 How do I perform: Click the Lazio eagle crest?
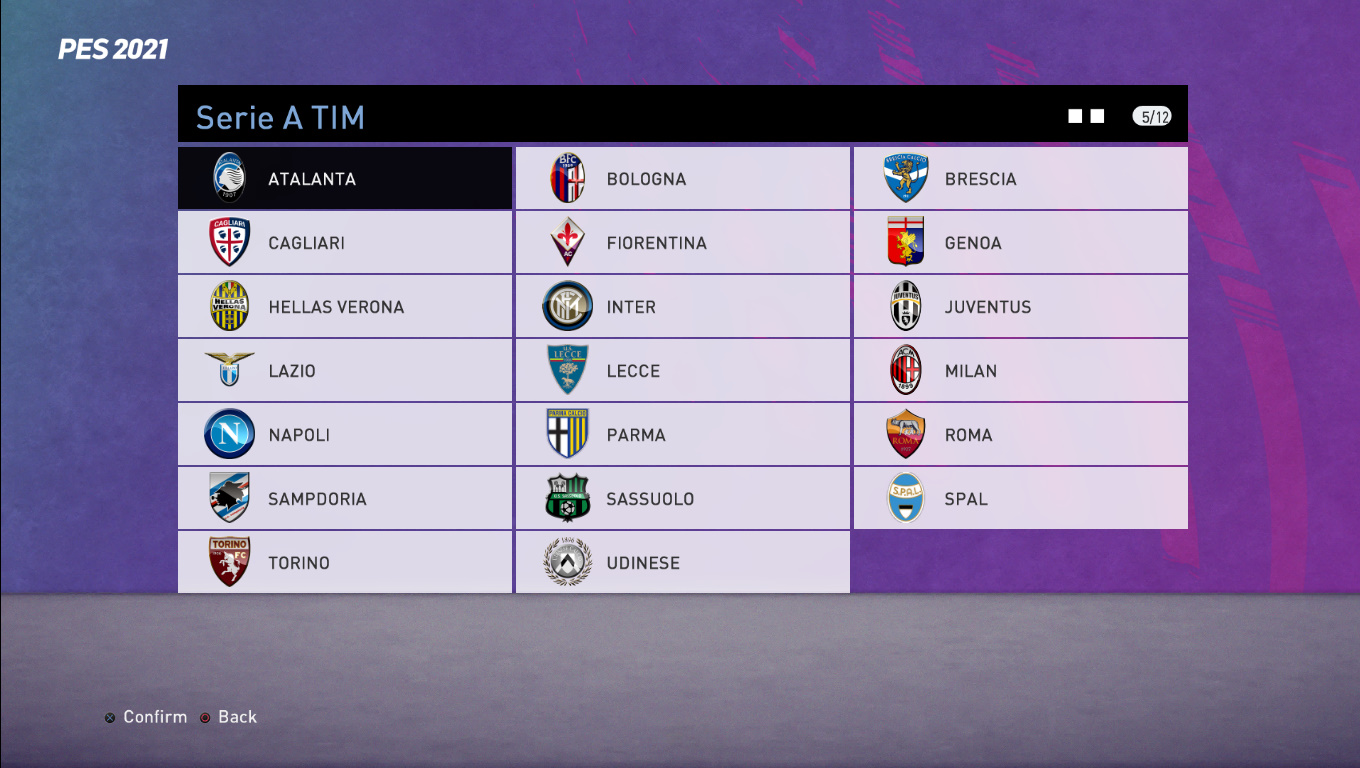229,370
